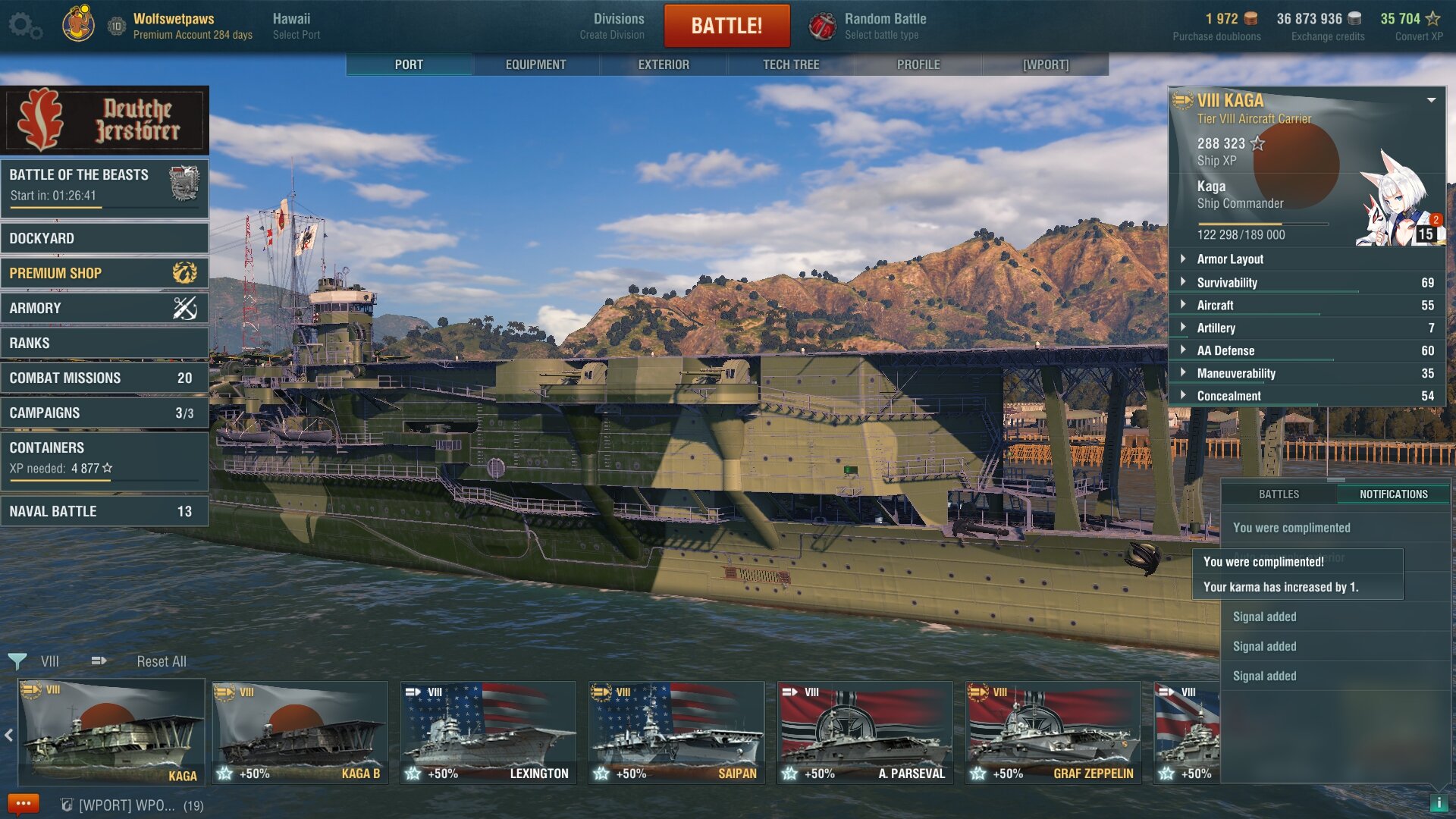Open the Dockyard menu entry
Viewport: 1456px width, 819px height.
tap(105, 238)
